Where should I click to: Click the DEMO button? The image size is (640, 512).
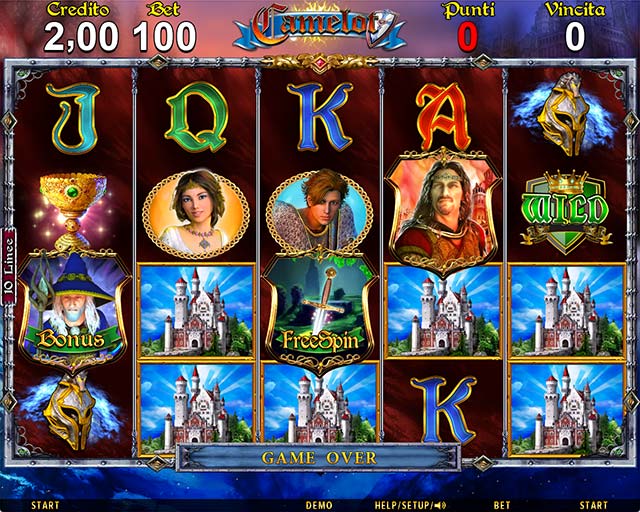(319, 505)
